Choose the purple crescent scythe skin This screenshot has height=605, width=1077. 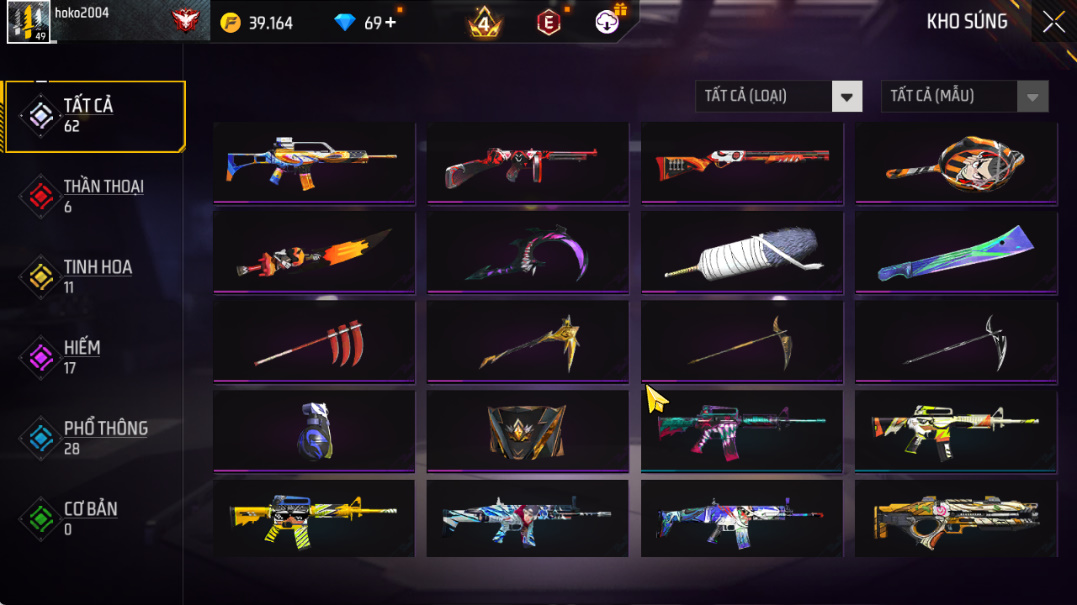pyautogui.click(x=528, y=252)
